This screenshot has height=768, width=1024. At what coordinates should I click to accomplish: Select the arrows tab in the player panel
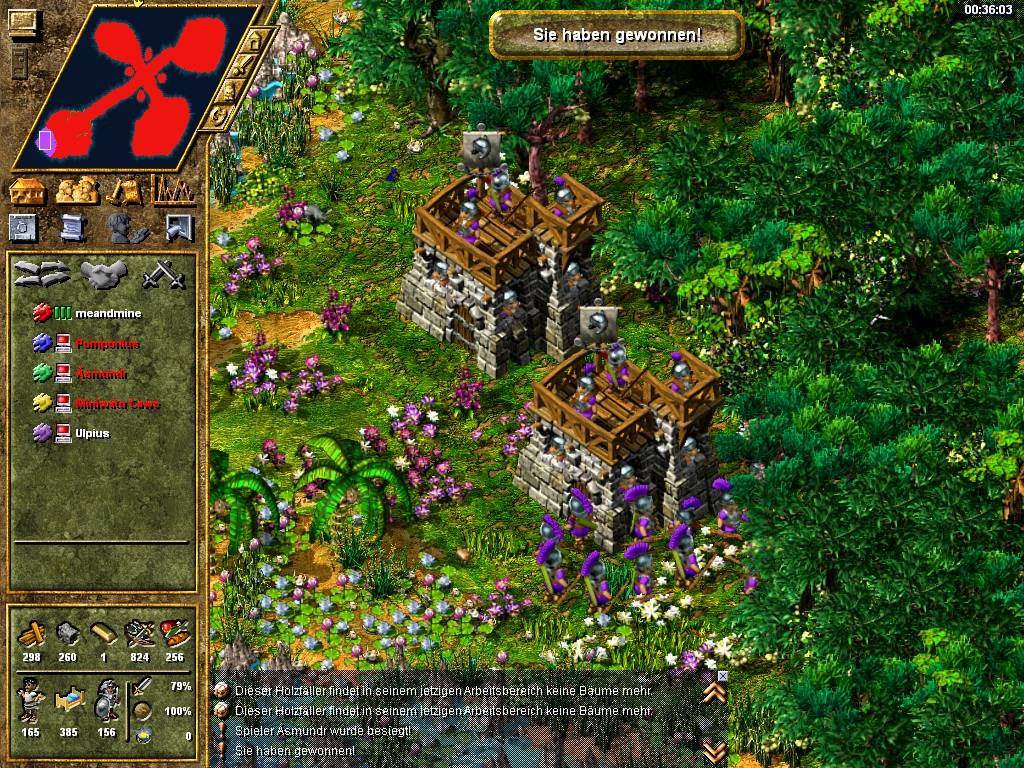[41, 273]
